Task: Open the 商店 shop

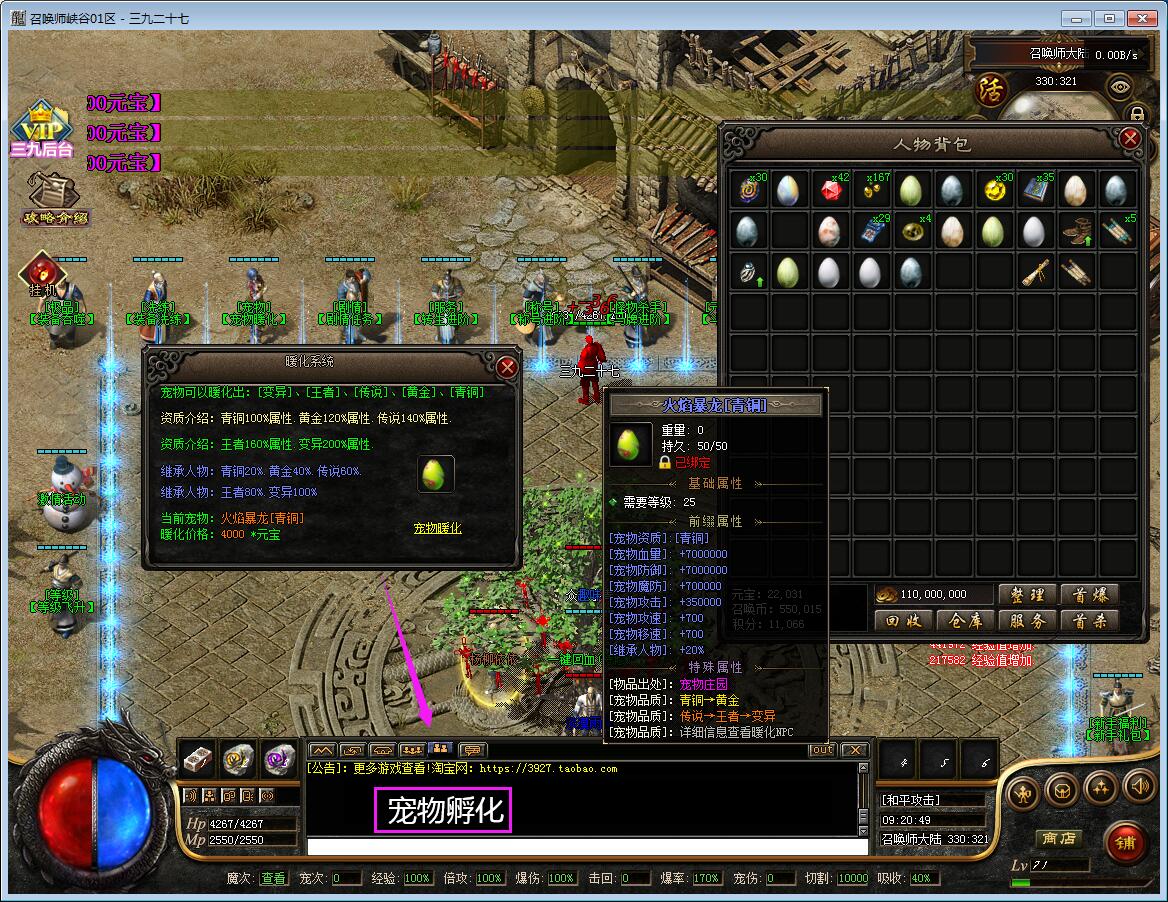Action: [1058, 839]
